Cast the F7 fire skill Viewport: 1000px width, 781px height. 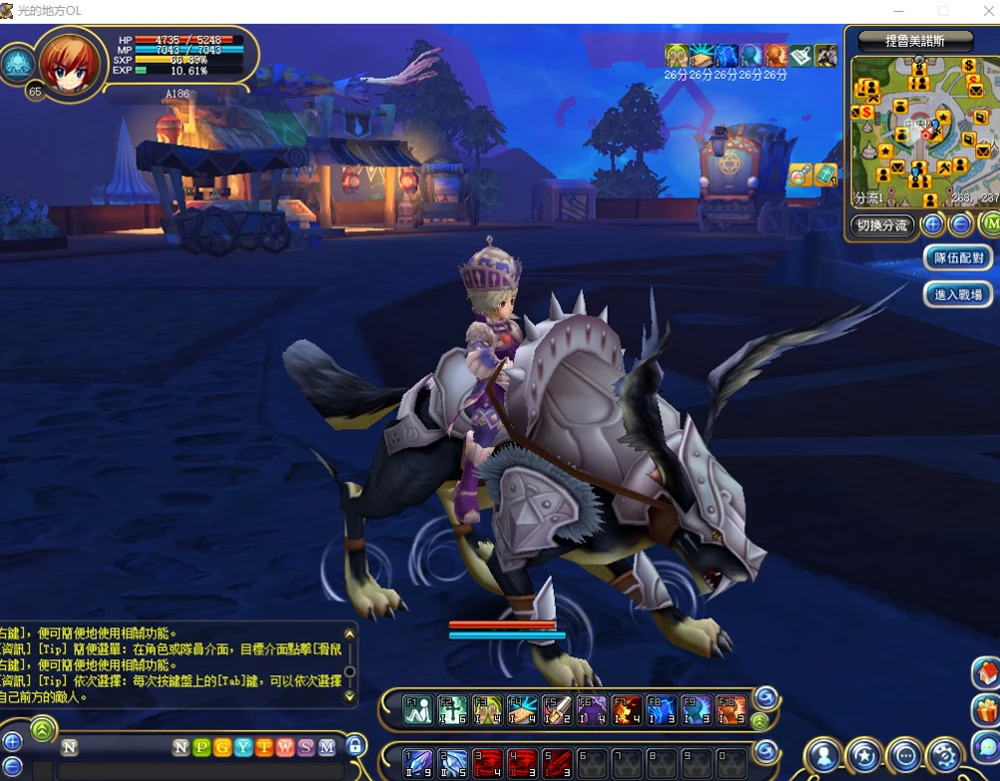pos(627,710)
